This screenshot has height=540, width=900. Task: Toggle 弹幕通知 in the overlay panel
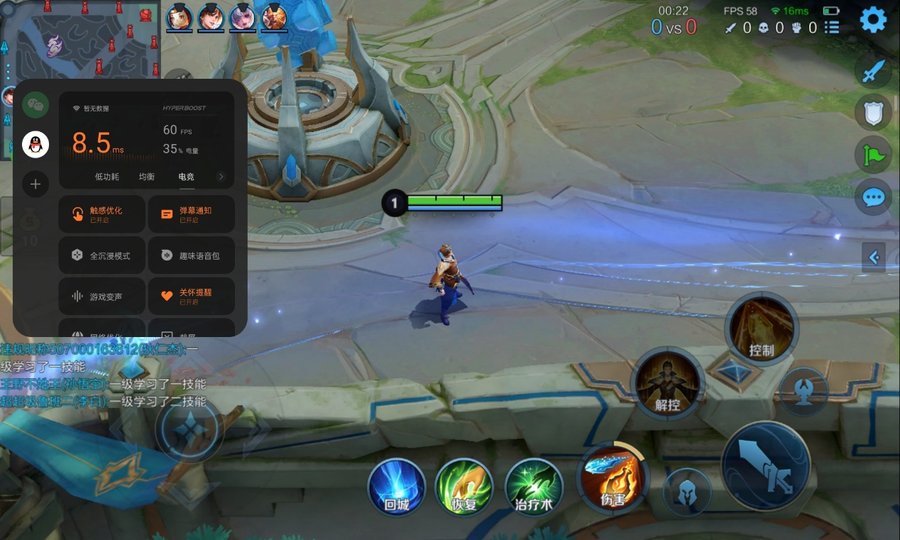191,214
